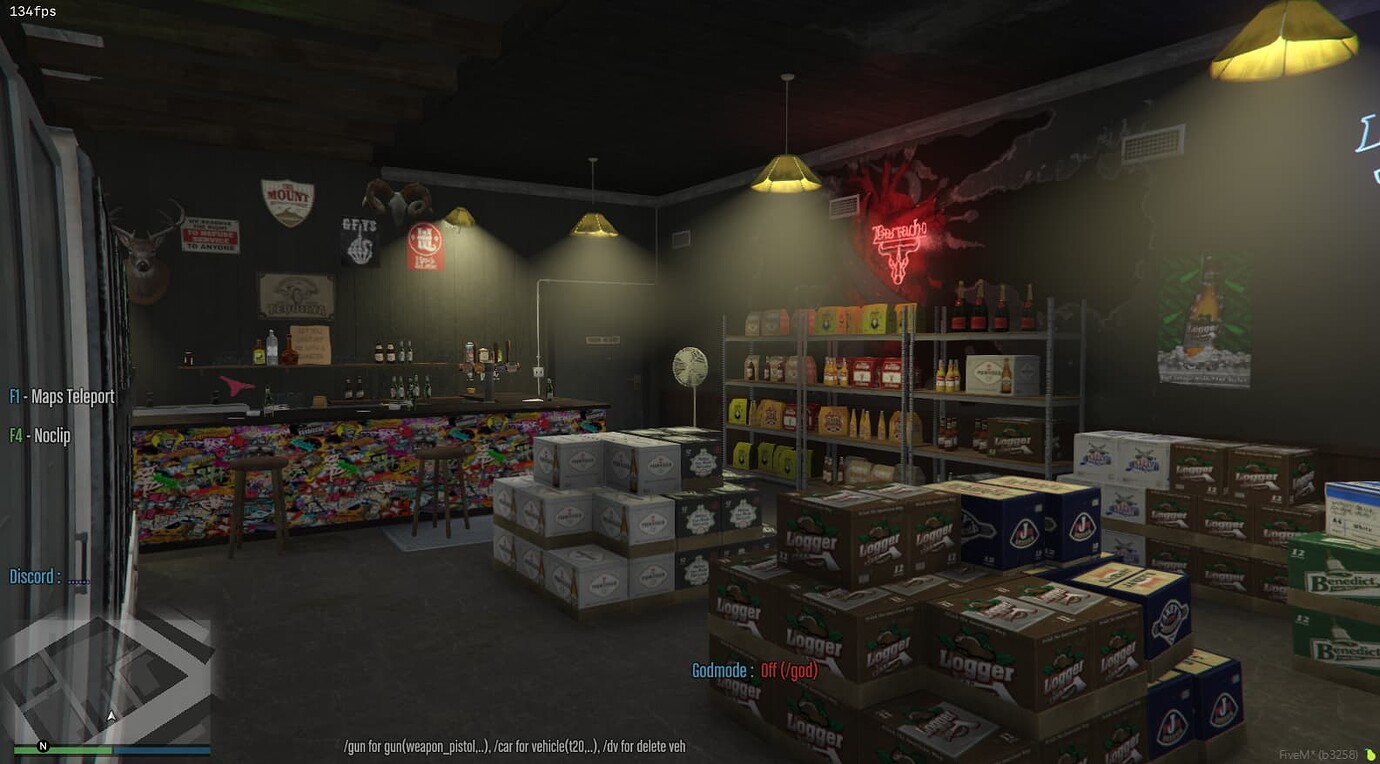Click F1 - Maps Teleport
Image resolution: width=1380 pixels, height=764 pixels.
60,396
